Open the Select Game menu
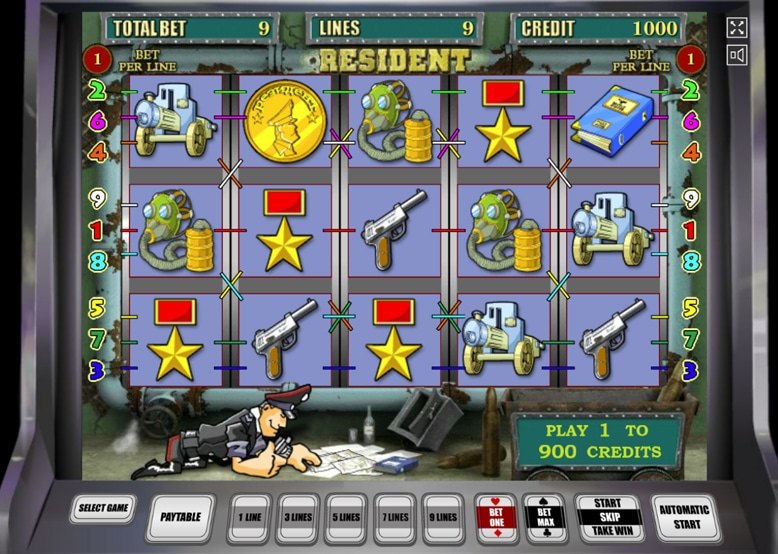 pyautogui.click(x=102, y=509)
